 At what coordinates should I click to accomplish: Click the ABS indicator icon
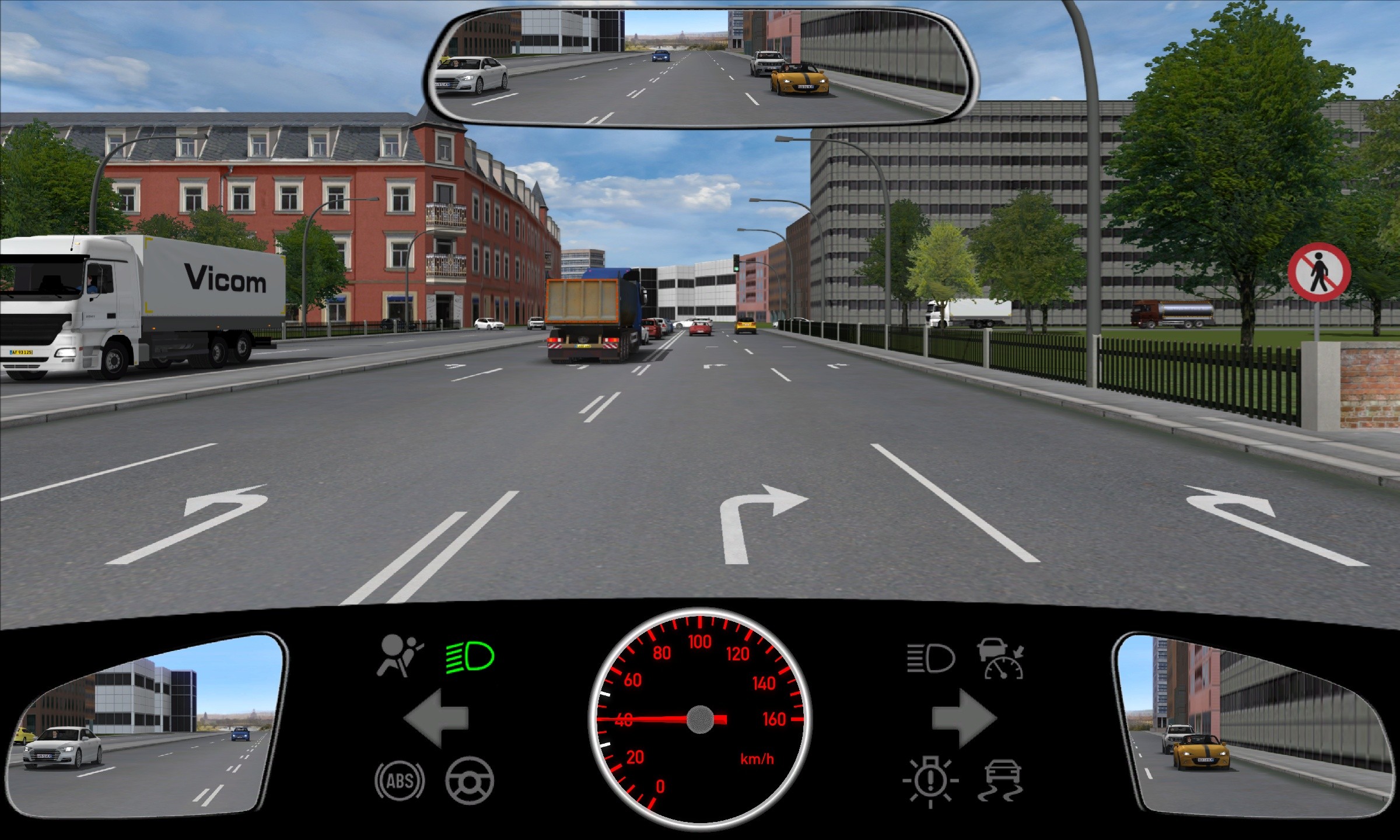click(400, 780)
